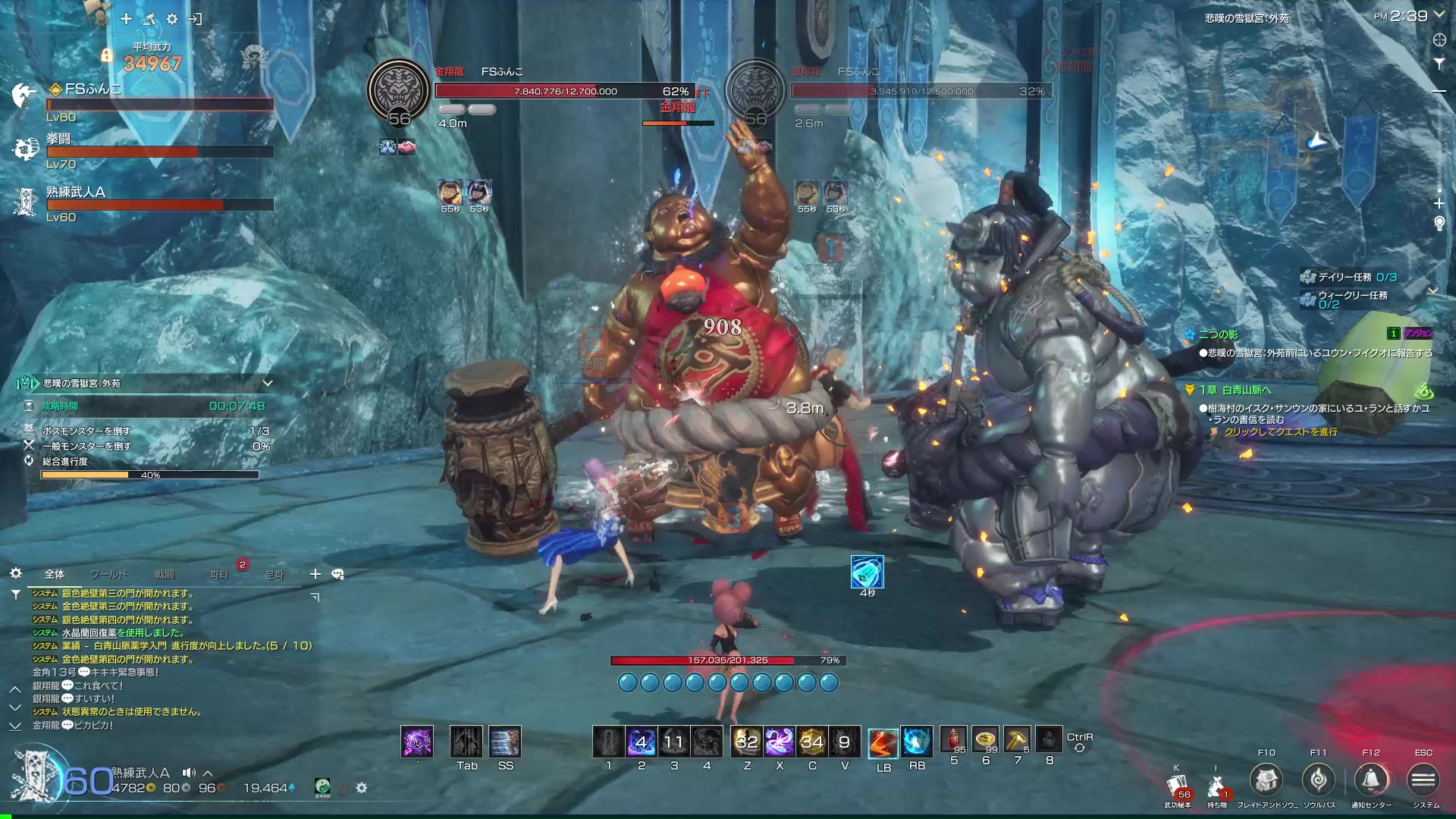
Task: Use the golden hammer in slot 7
Action: (1017, 739)
